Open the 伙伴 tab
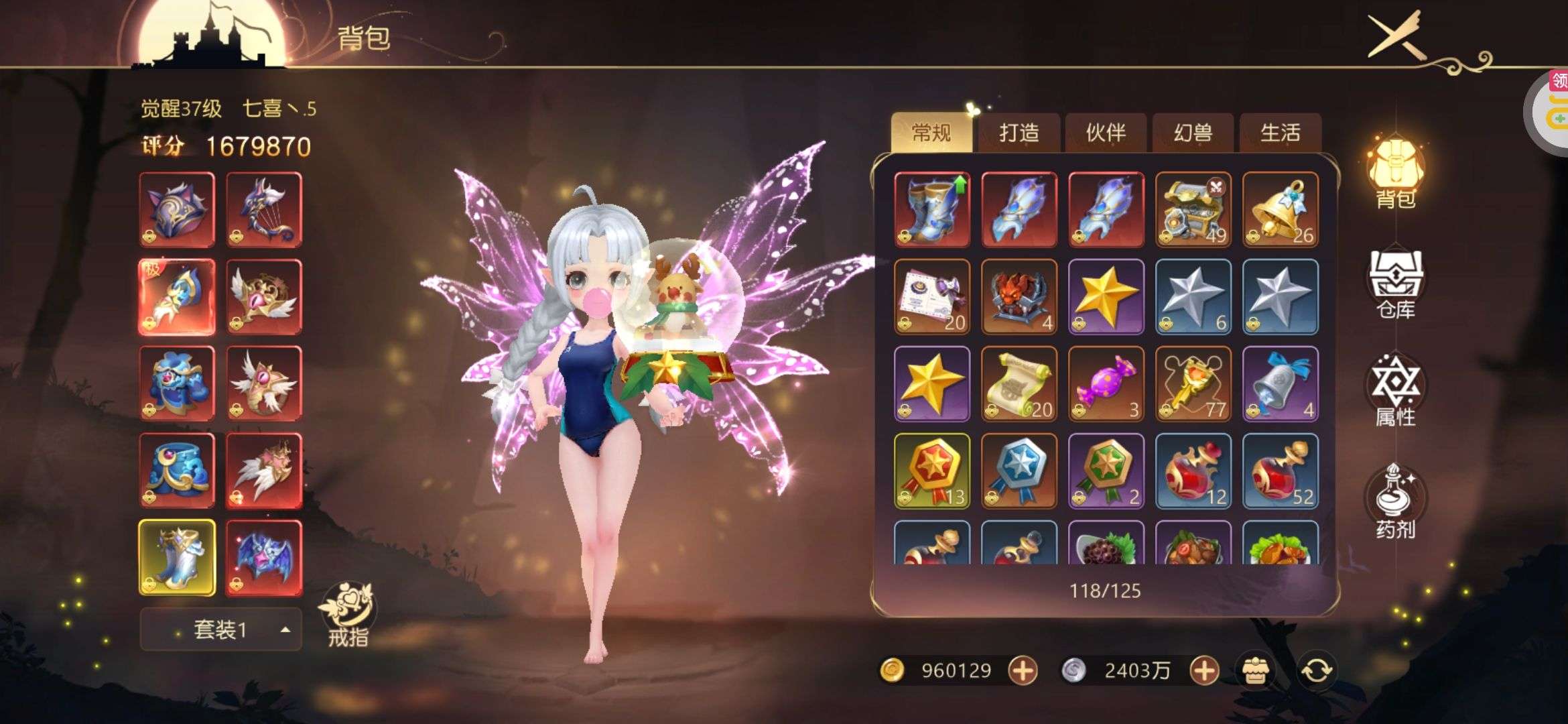 coord(1106,133)
